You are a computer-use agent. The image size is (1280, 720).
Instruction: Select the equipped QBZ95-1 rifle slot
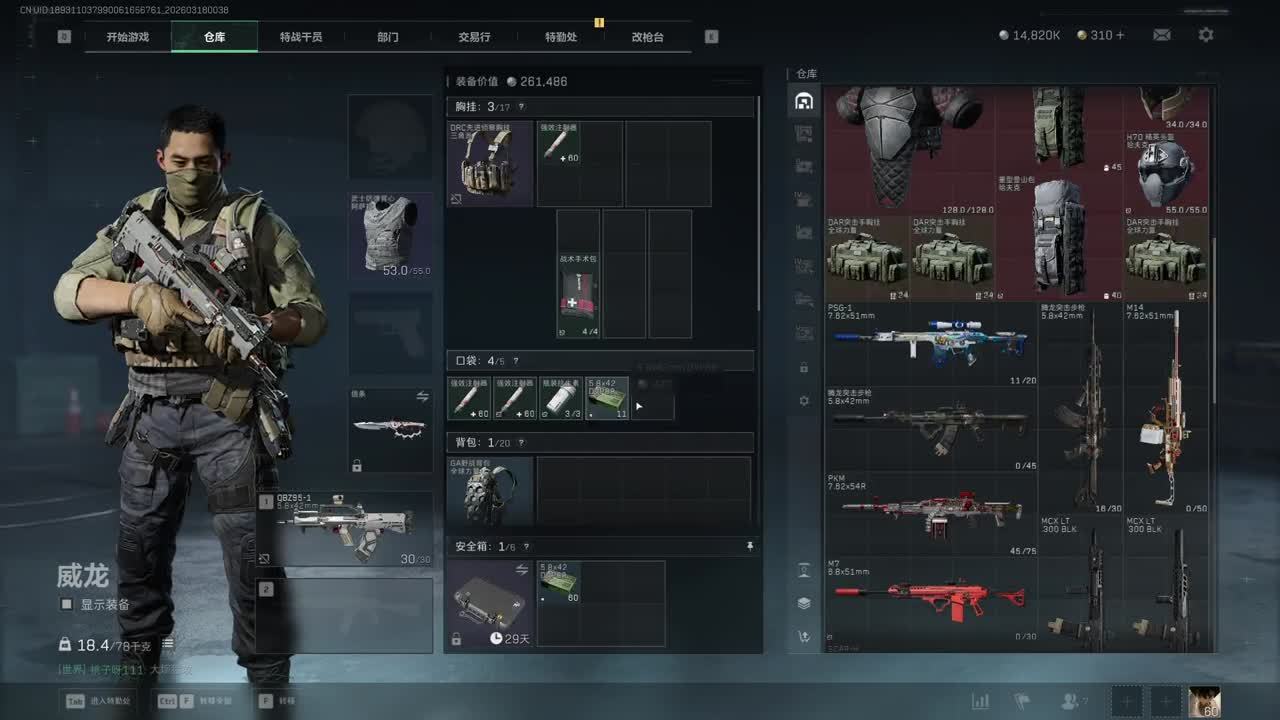345,528
